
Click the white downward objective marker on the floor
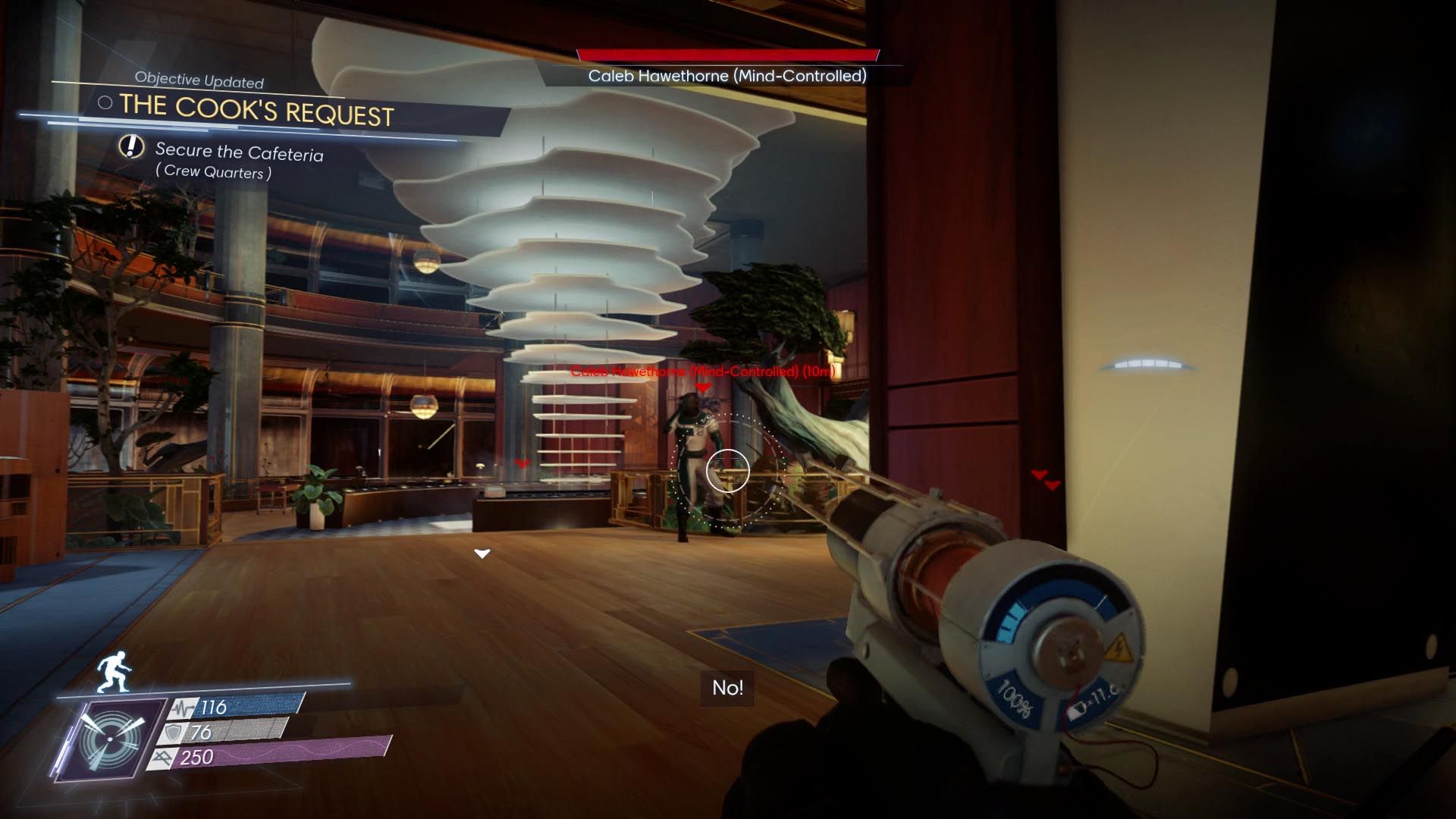pyautogui.click(x=481, y=554)
